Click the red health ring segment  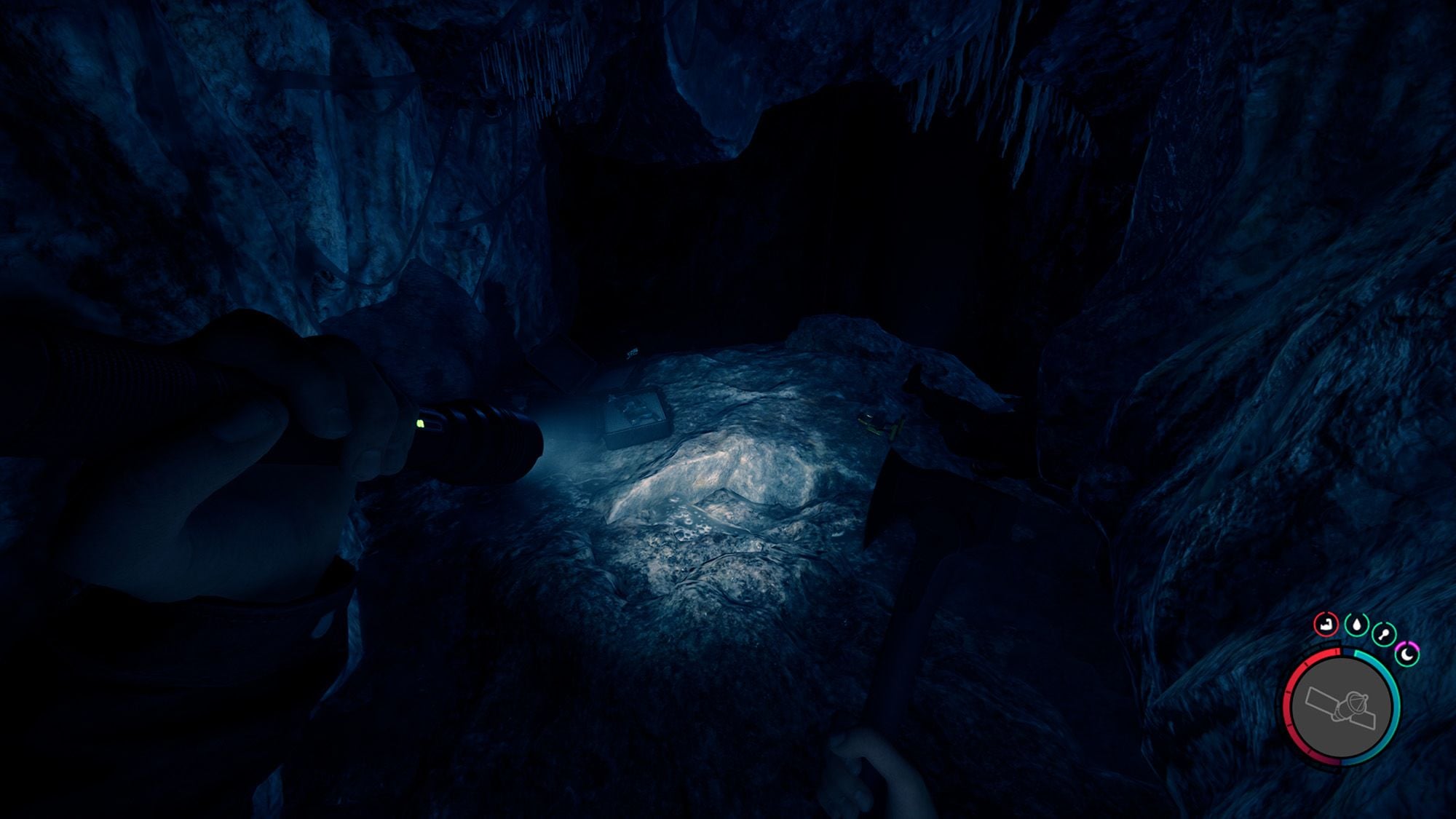pyautogui.click(x=1290, y=699)
